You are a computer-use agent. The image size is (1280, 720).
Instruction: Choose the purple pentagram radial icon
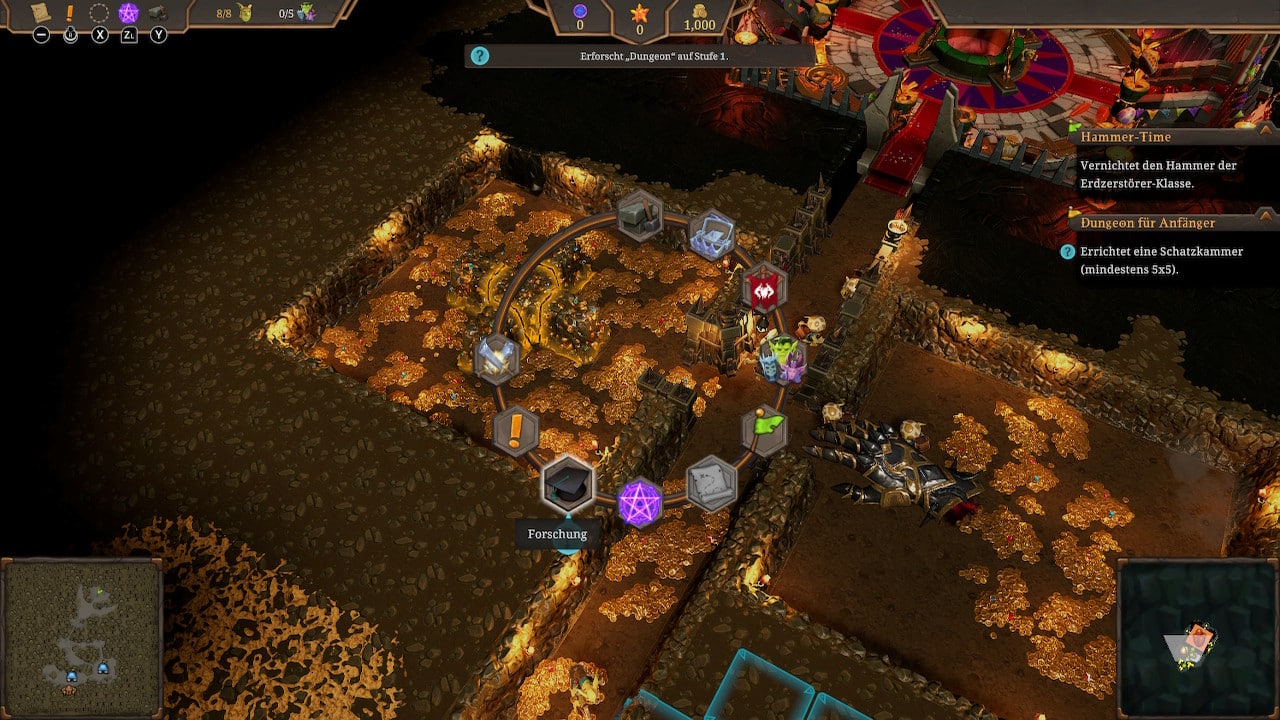(639, 502)
